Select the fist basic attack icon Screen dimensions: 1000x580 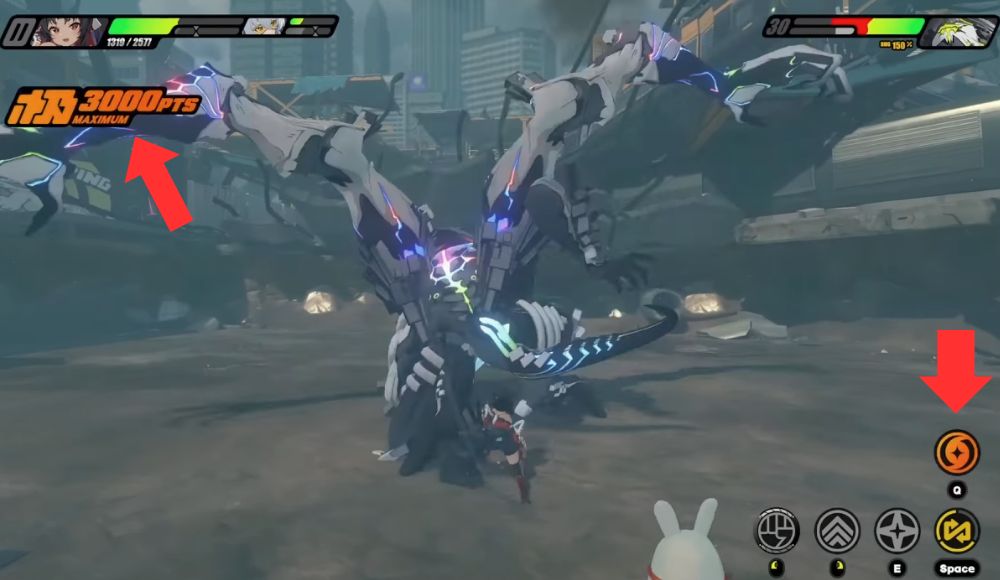tap(778, 531)
